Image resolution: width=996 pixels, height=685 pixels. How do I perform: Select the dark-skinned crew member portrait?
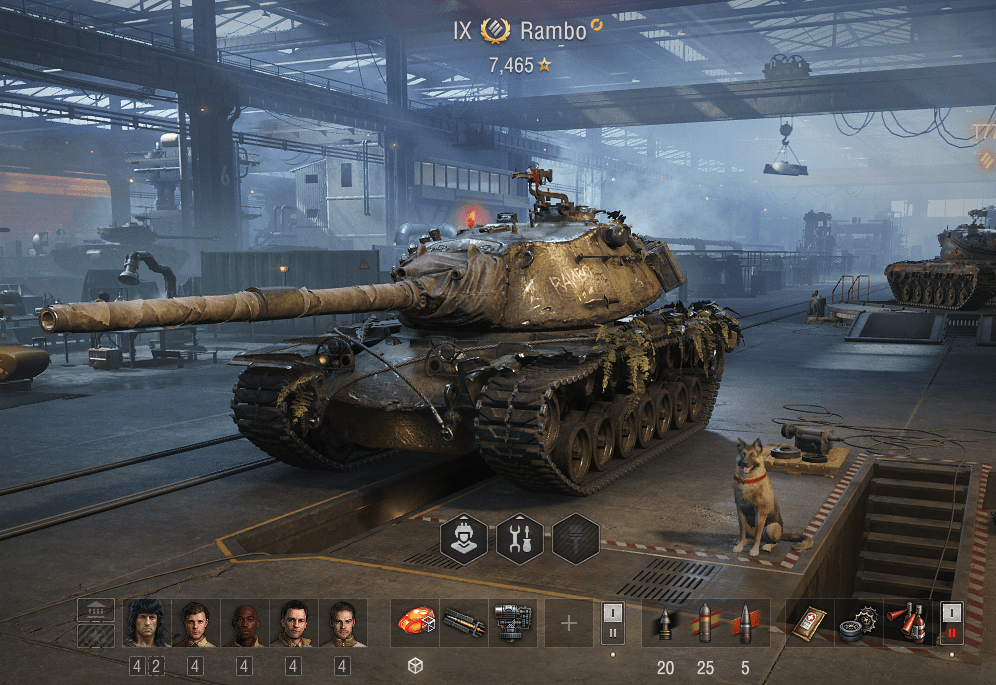click(244, 624)
